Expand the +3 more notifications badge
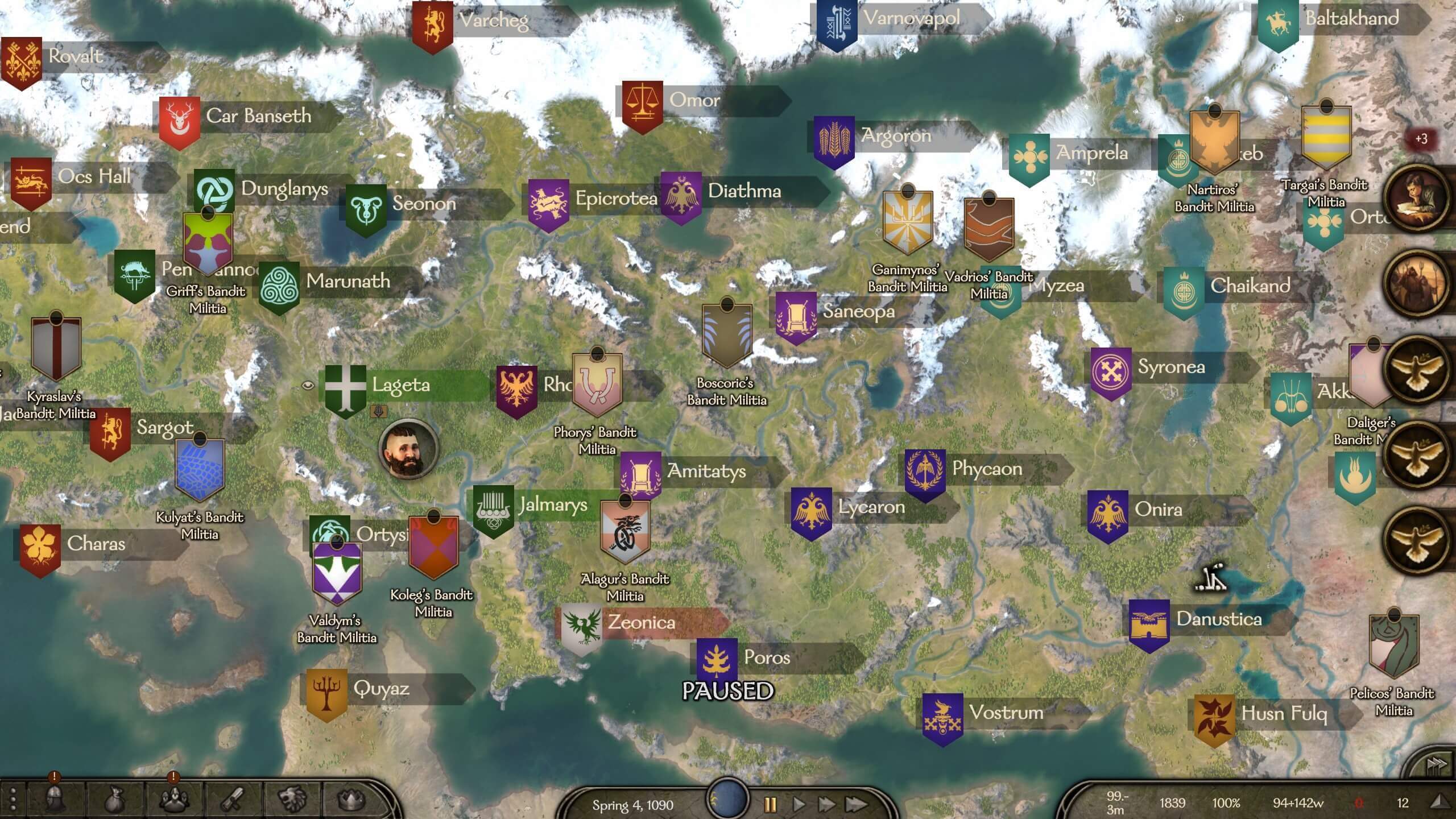This screenshot has height=819, width=1456. pos(1421,139)
